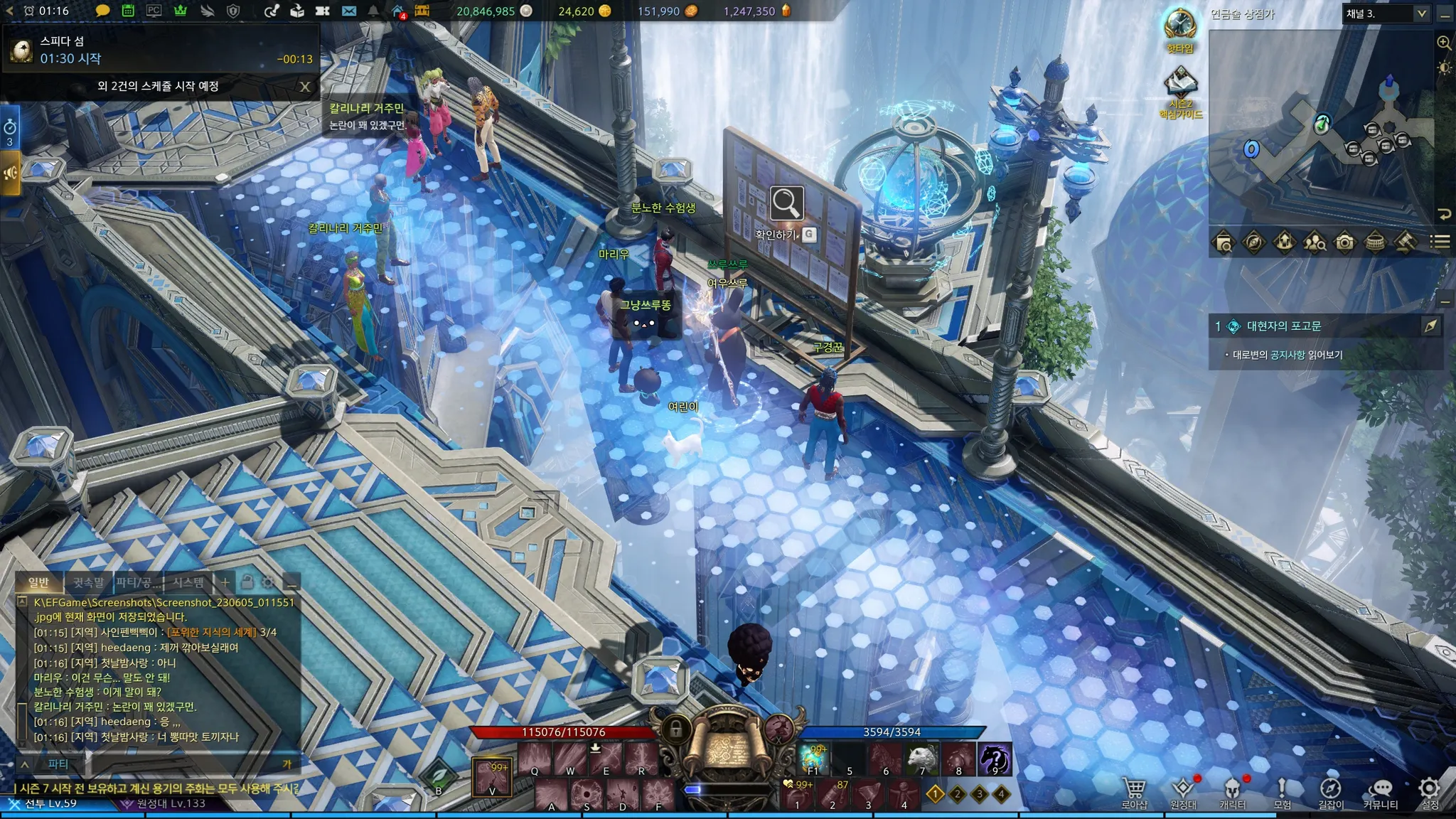Image resolution: width=1456 pixels, height=819 pixels.
Task: Open the 채널 3 channel dropdown
Action: click(1386, 14)
